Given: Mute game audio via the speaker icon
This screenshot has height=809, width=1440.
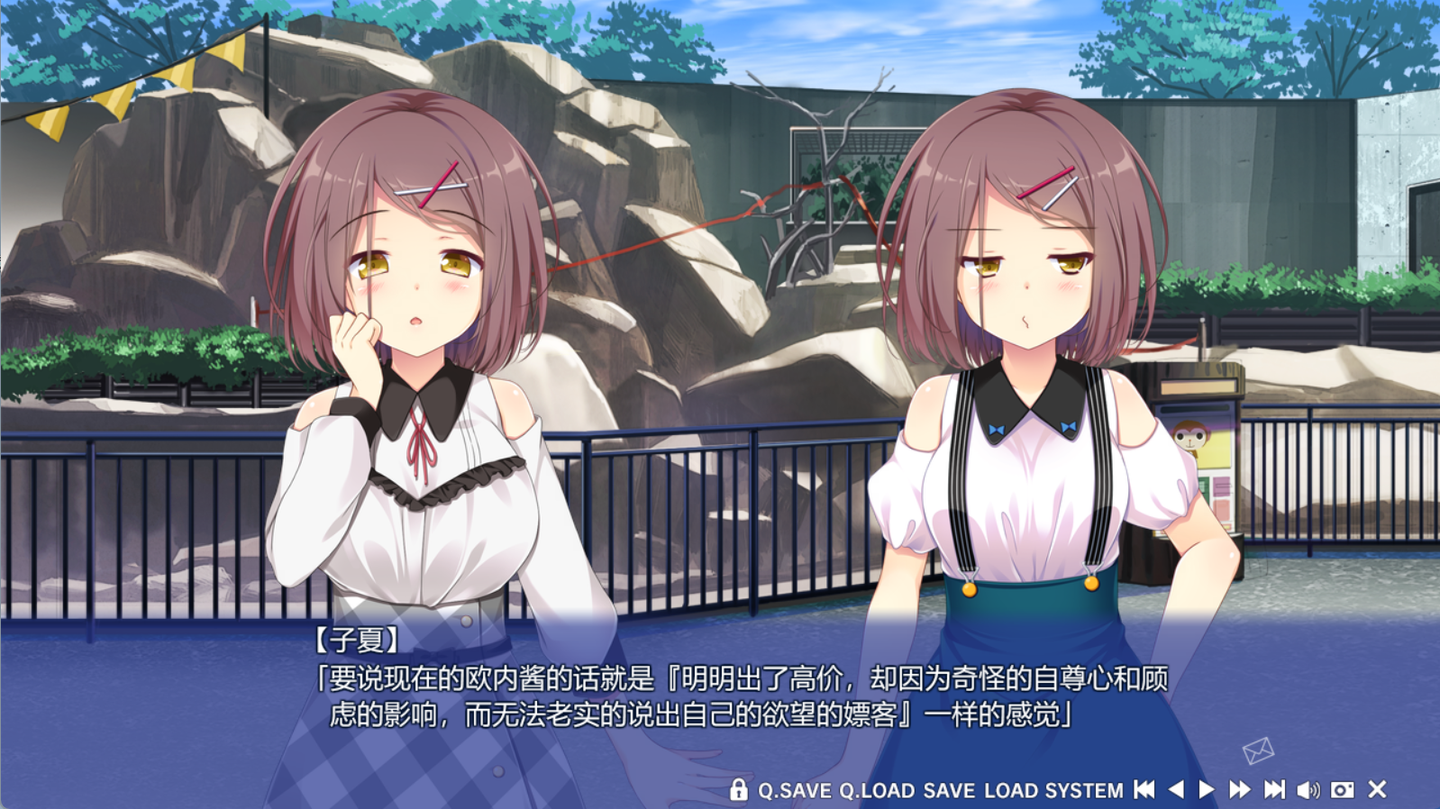Looking at the screenshot, I should [1309, 788].
